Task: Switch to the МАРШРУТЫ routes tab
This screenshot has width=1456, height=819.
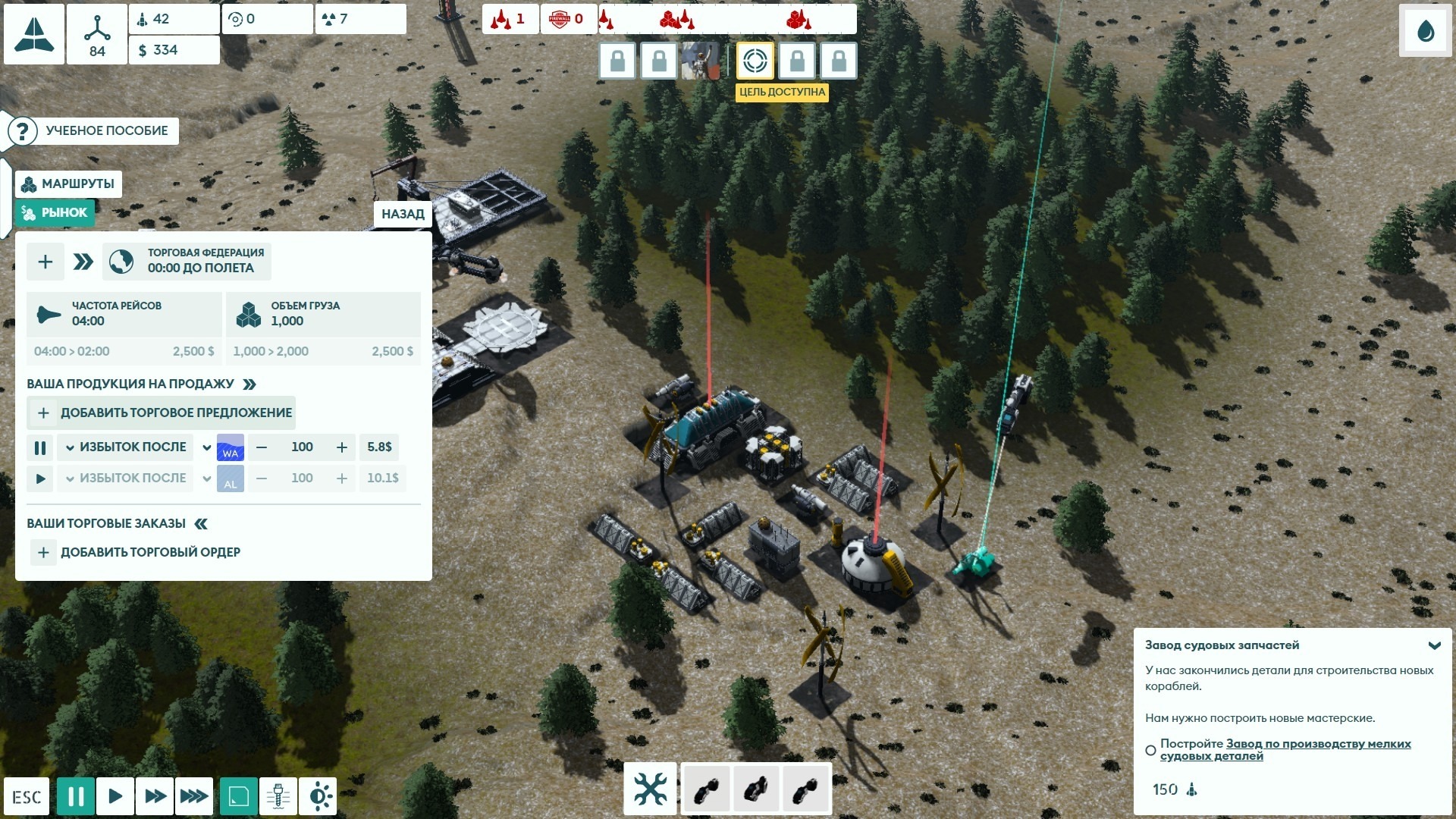Action: click(x=68, y=184)
